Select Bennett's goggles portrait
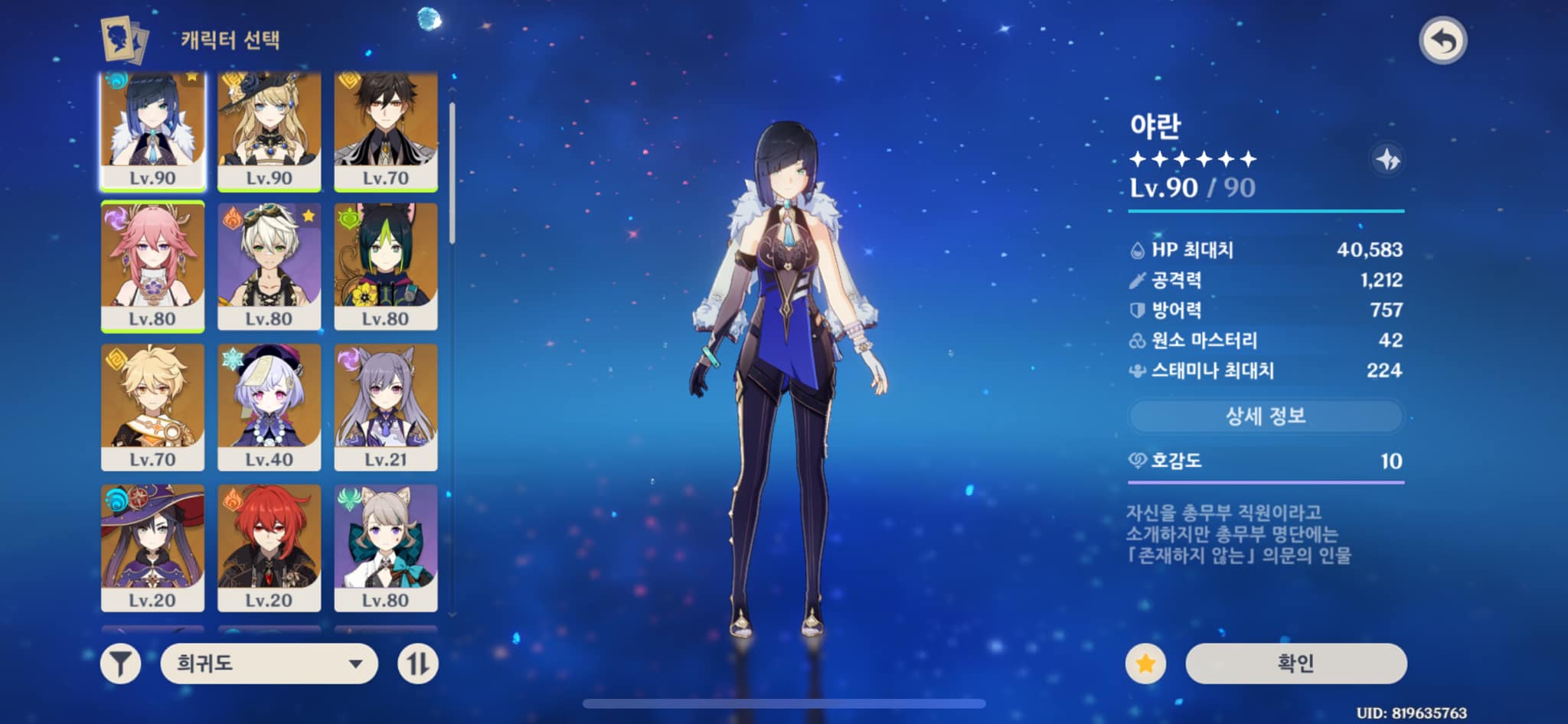Screen dimensions: 1568x724 (x=269, y=266)
